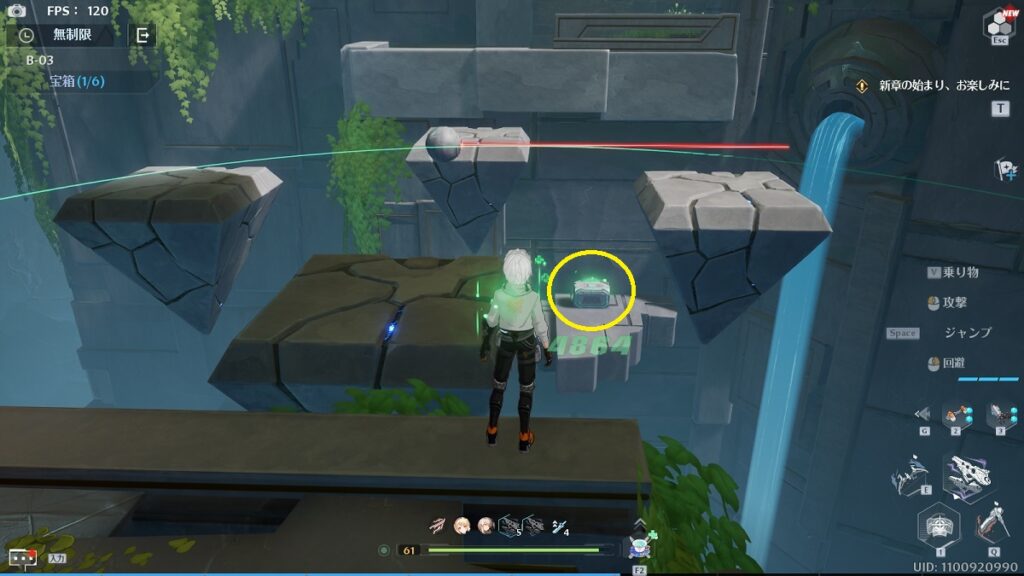Use the relic icon labeled 2

tap(957, 415)
